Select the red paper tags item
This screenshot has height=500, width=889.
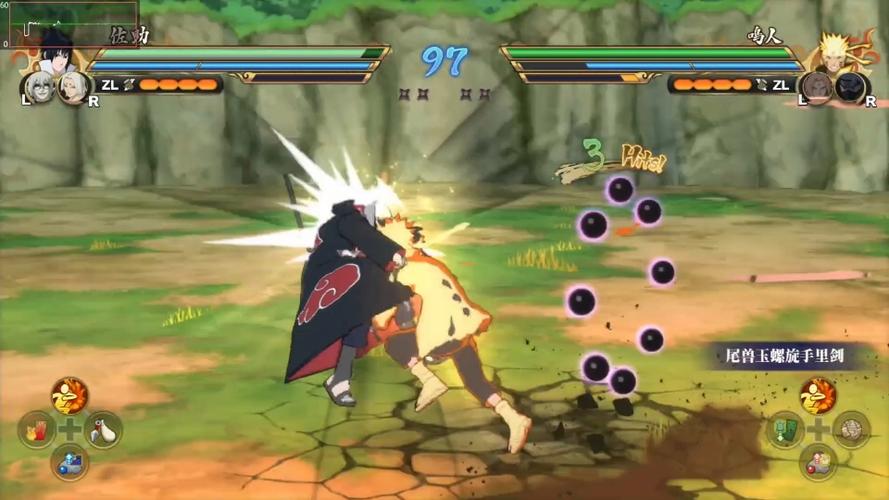point(36,430)
